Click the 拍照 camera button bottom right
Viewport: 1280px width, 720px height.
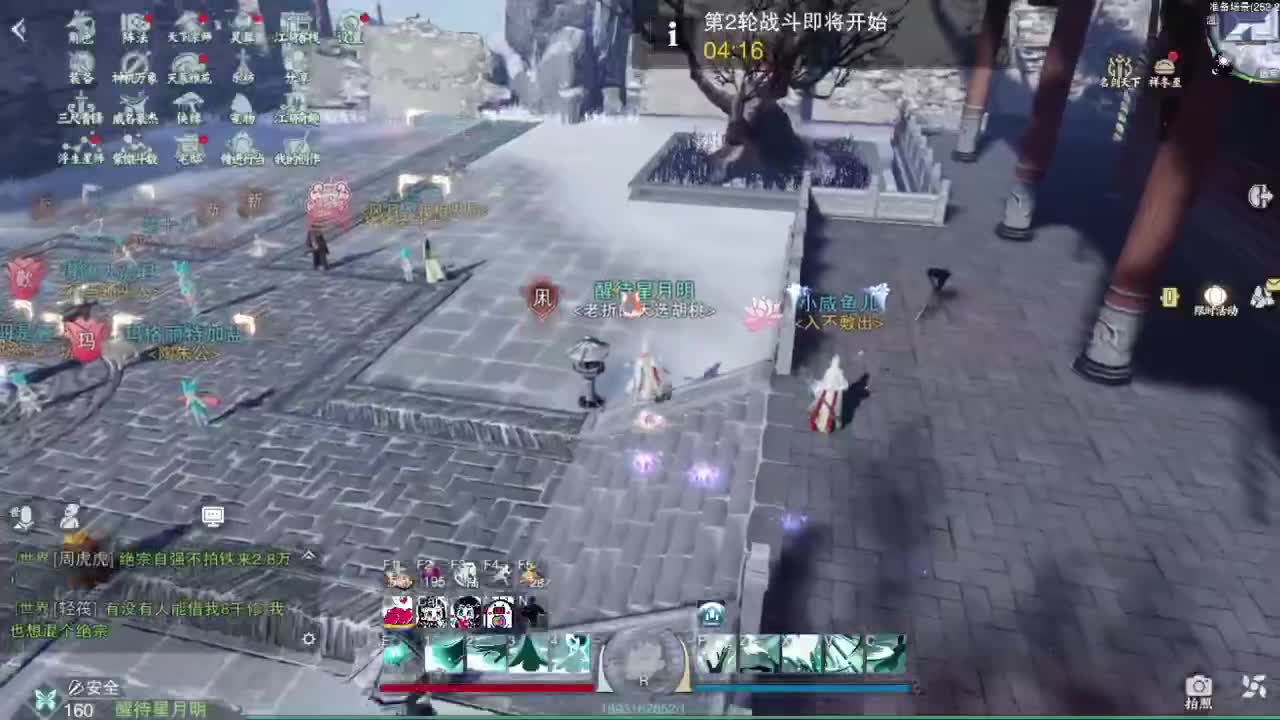pos(1198,687)
